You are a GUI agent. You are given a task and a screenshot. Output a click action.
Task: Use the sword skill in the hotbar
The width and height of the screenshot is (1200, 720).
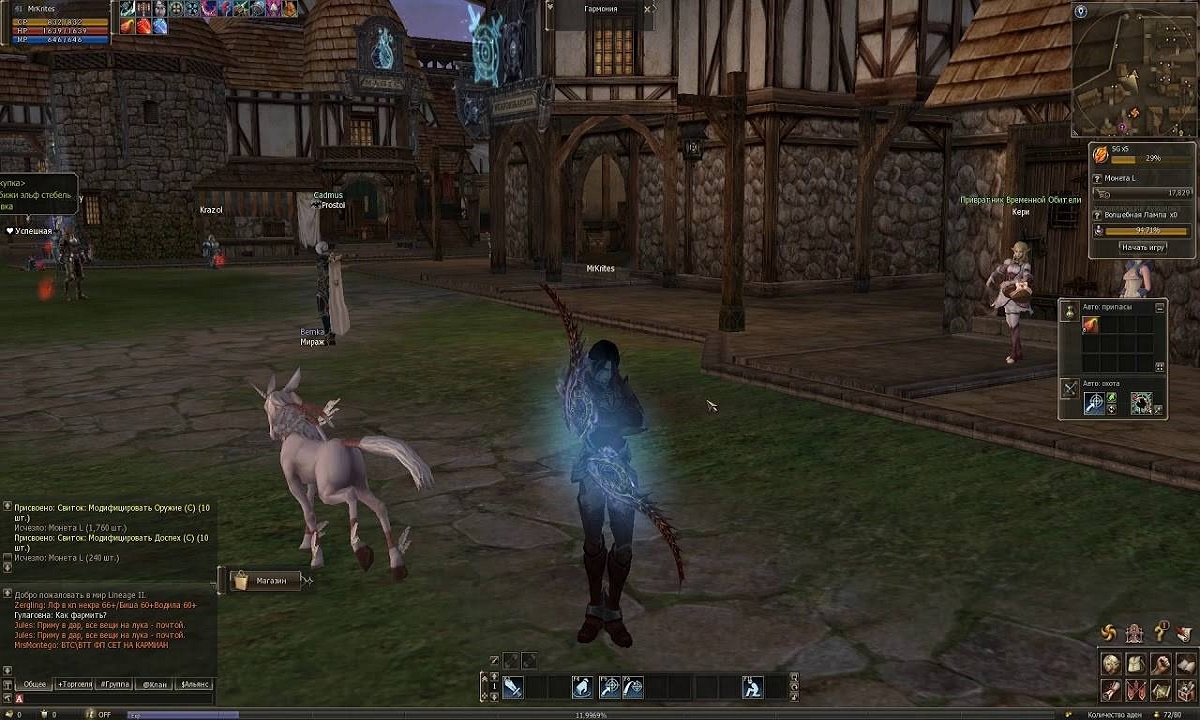tap(513, 687)
